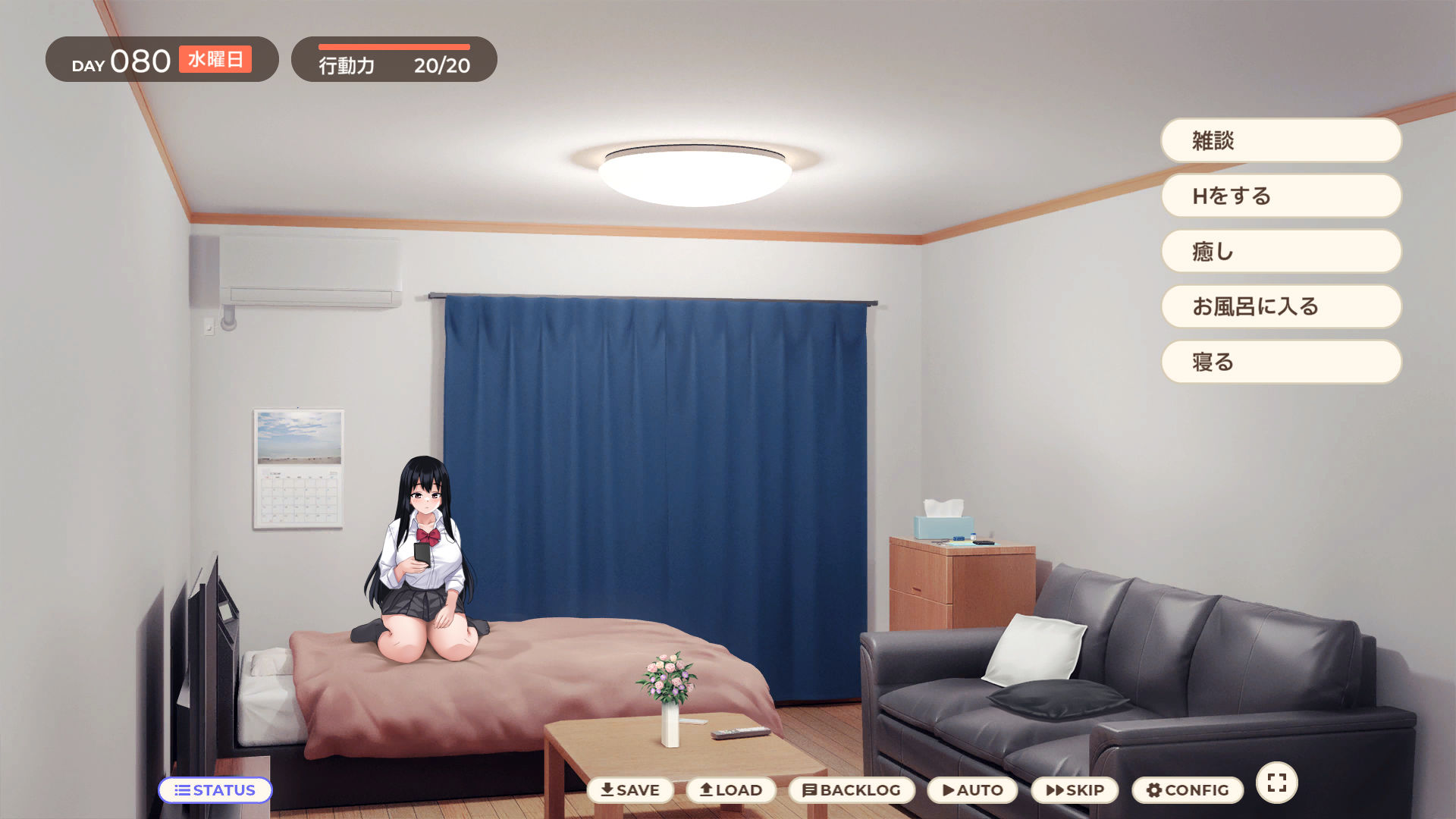Image resolution: width=1456 pixels, height=819 pixels.
Task: Choose the 雑談 chat option
Action: pos(1280,140)
